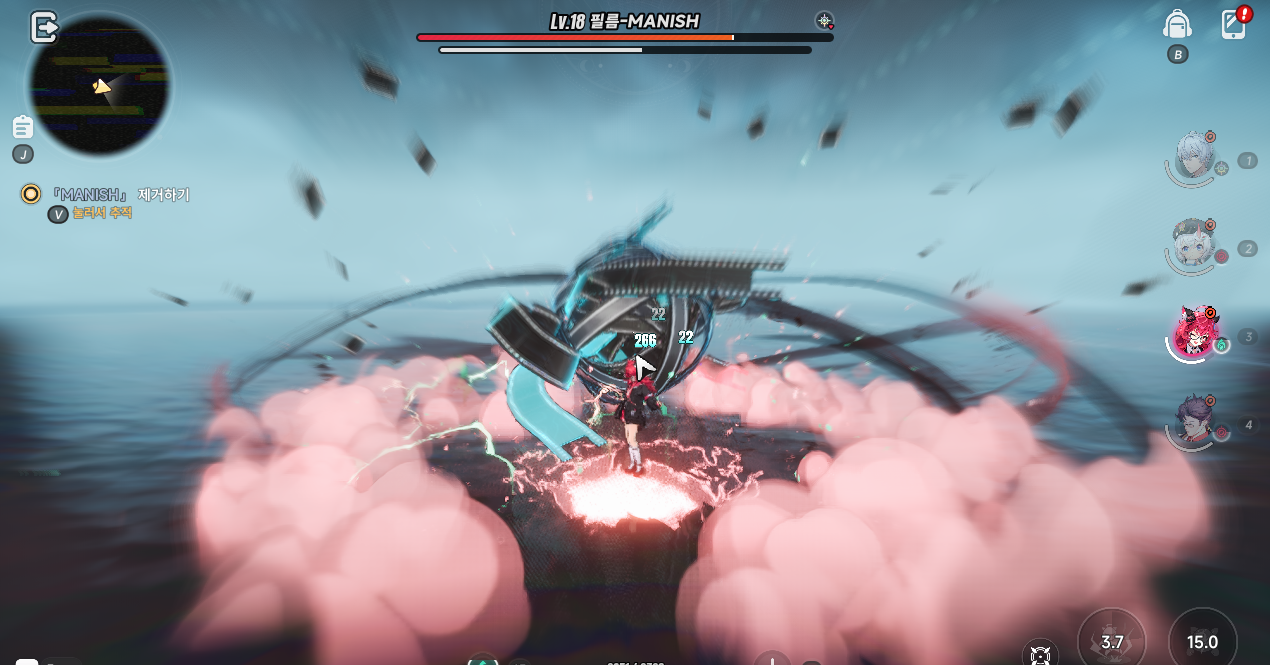
Task: Open the phone icon with red alert
Action: click(1235, 24)
